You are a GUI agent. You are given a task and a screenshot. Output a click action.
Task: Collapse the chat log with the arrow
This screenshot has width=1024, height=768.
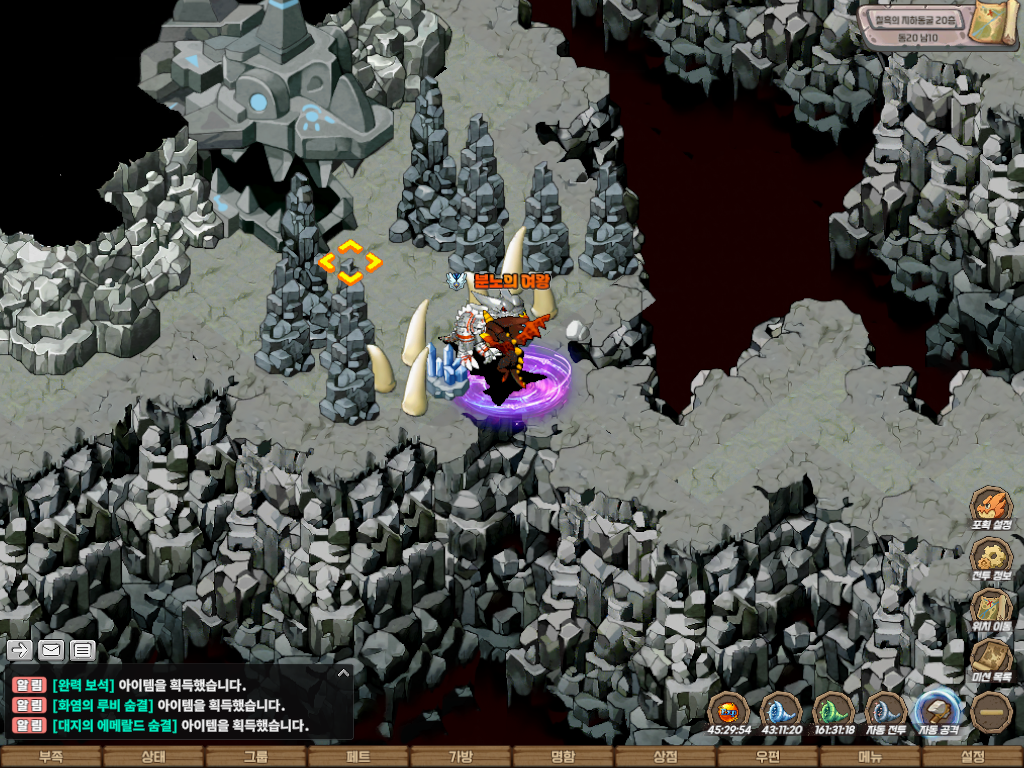click(343, 673)
